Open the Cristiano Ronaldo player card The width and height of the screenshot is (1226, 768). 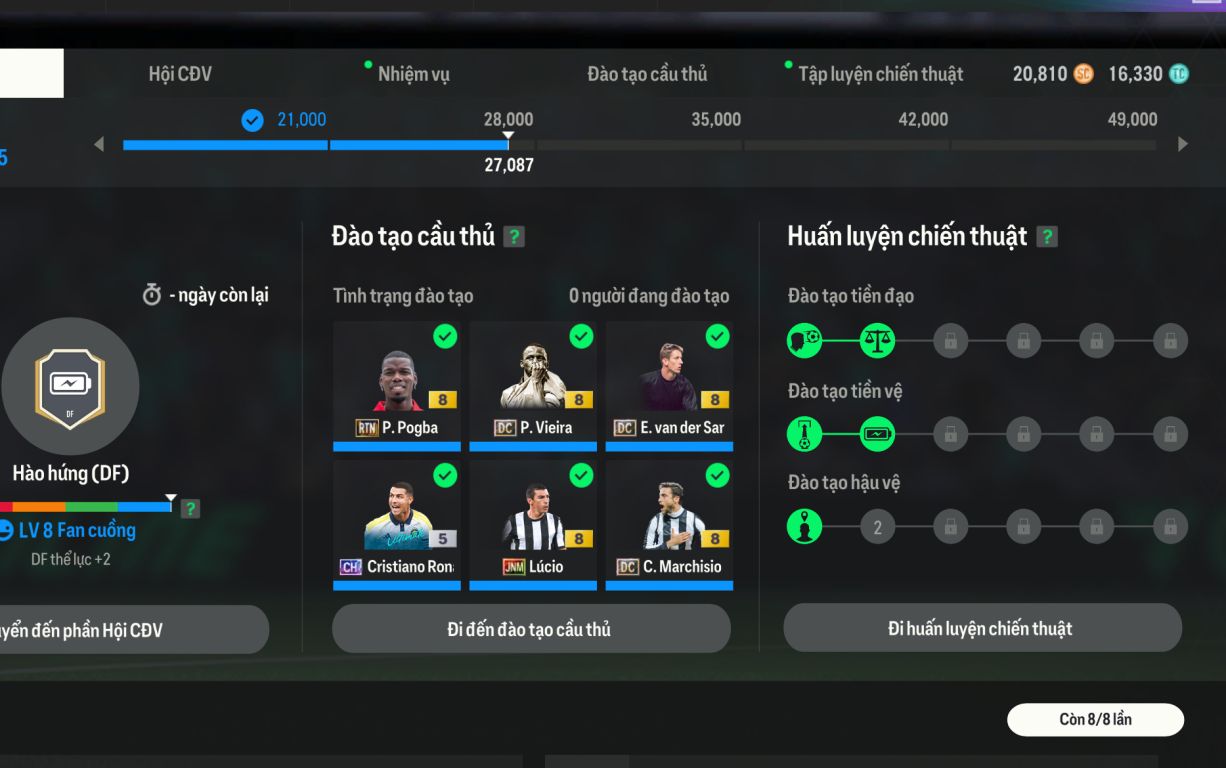397,524
